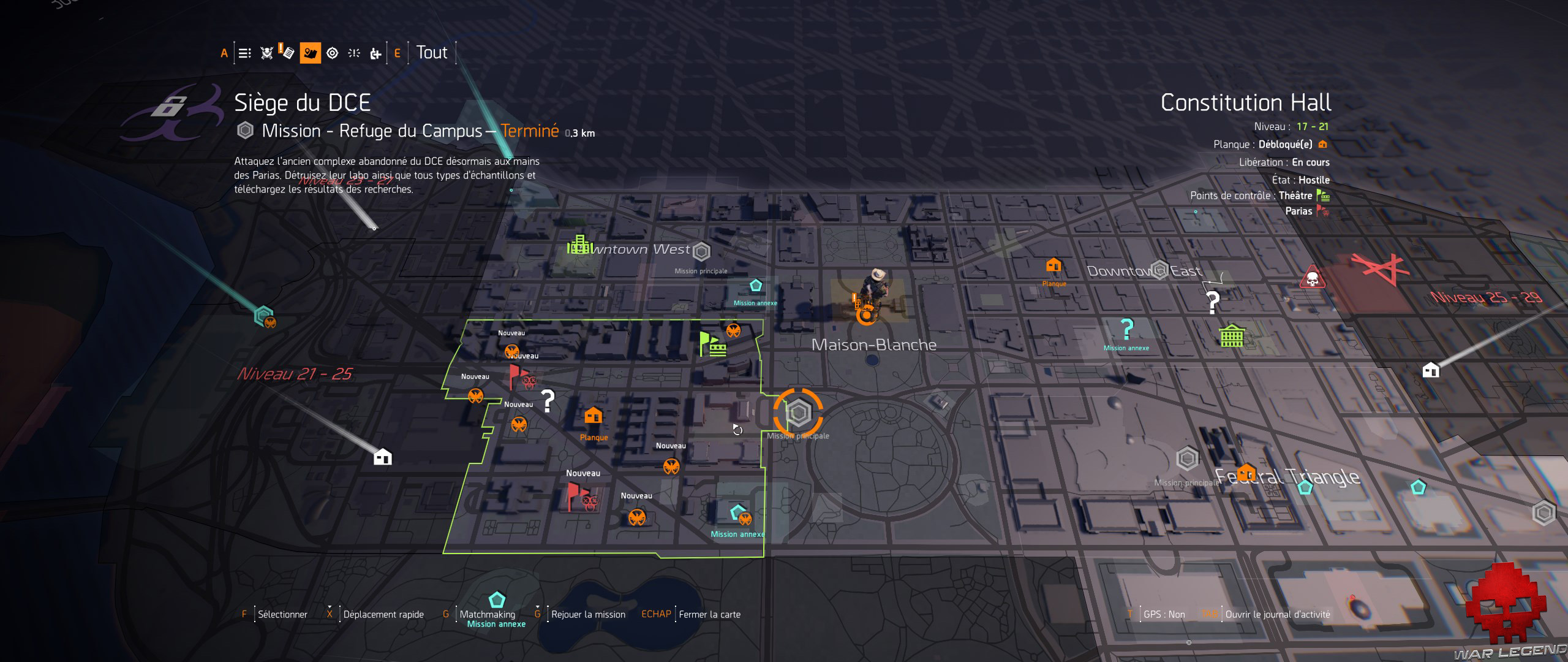Select the Mission annexe teal pentagon near Downtown West
This screenshot has width=1568, height=662.
[x=755, y=284]
